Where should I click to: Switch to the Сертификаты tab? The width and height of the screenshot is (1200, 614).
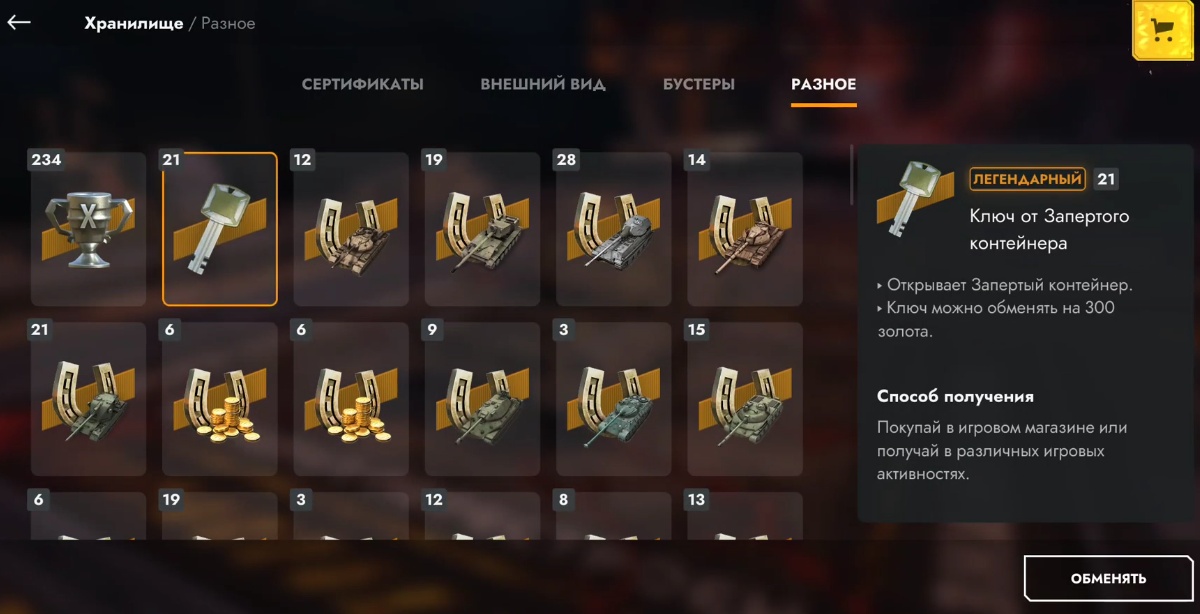(362, 84)
